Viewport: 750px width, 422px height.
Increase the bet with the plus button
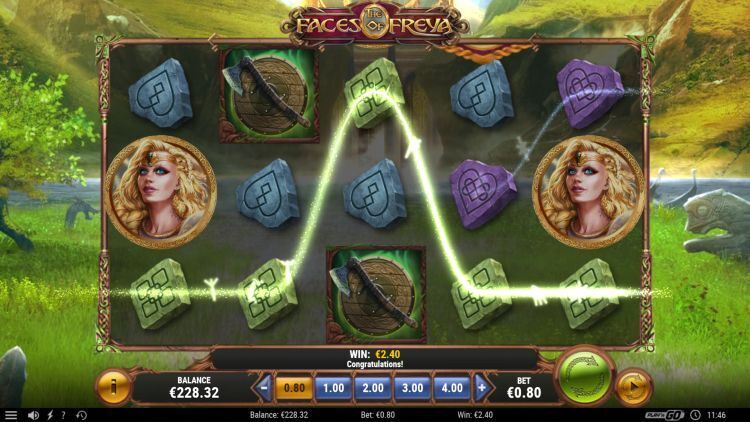point(482,387)
